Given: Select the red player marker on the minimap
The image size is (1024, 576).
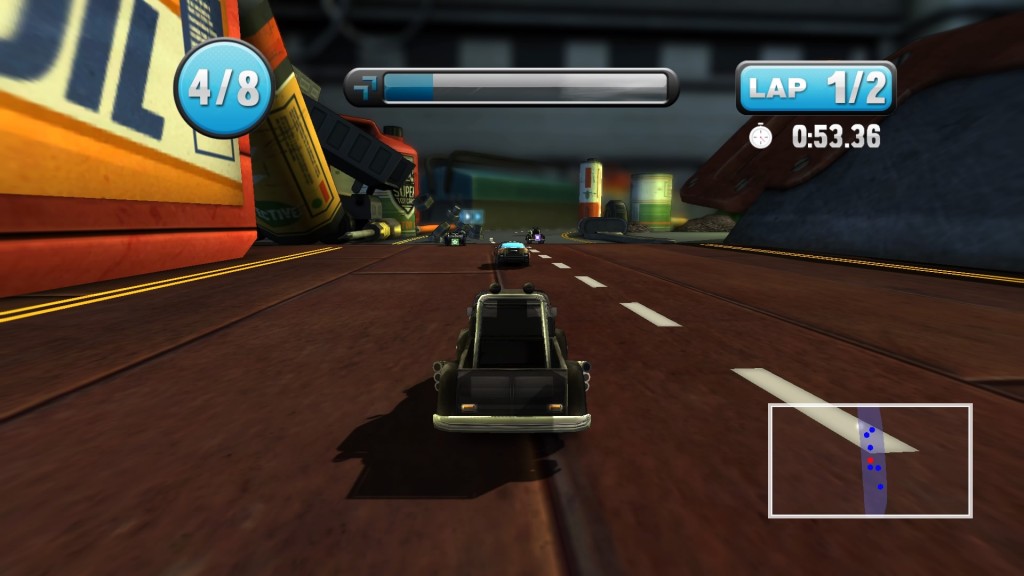Looking at the screenshot, I should [871, 459].
